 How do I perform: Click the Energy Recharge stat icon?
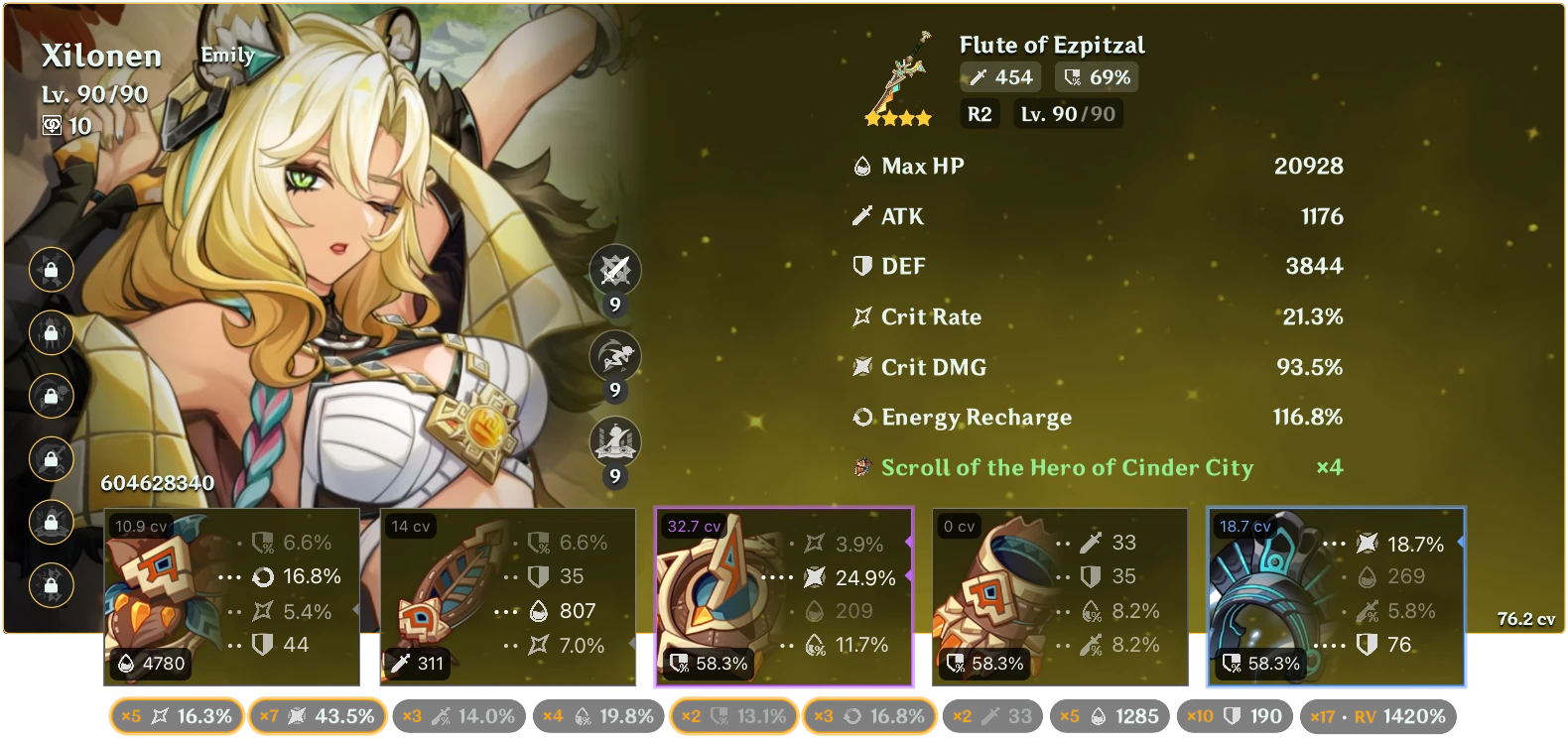(861, 418)
